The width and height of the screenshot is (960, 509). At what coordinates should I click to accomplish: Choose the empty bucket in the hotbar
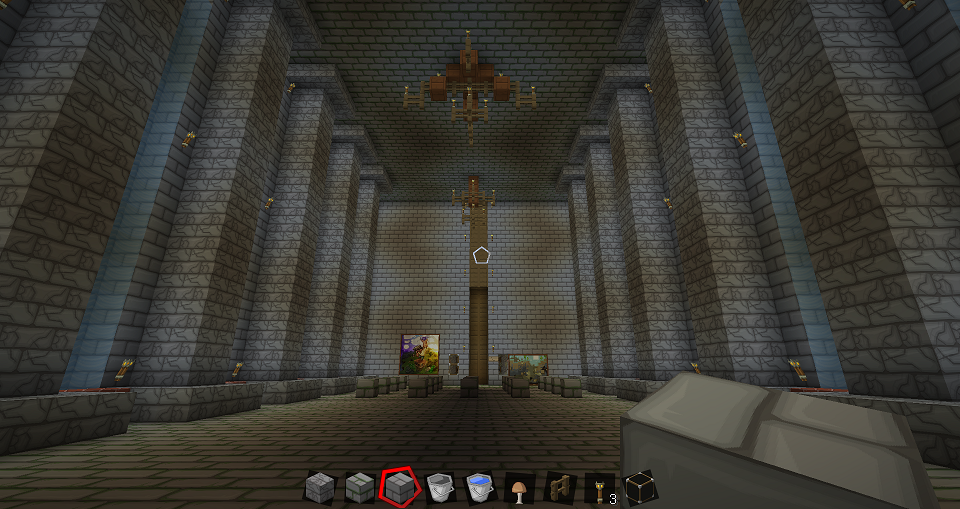(439, 488)
